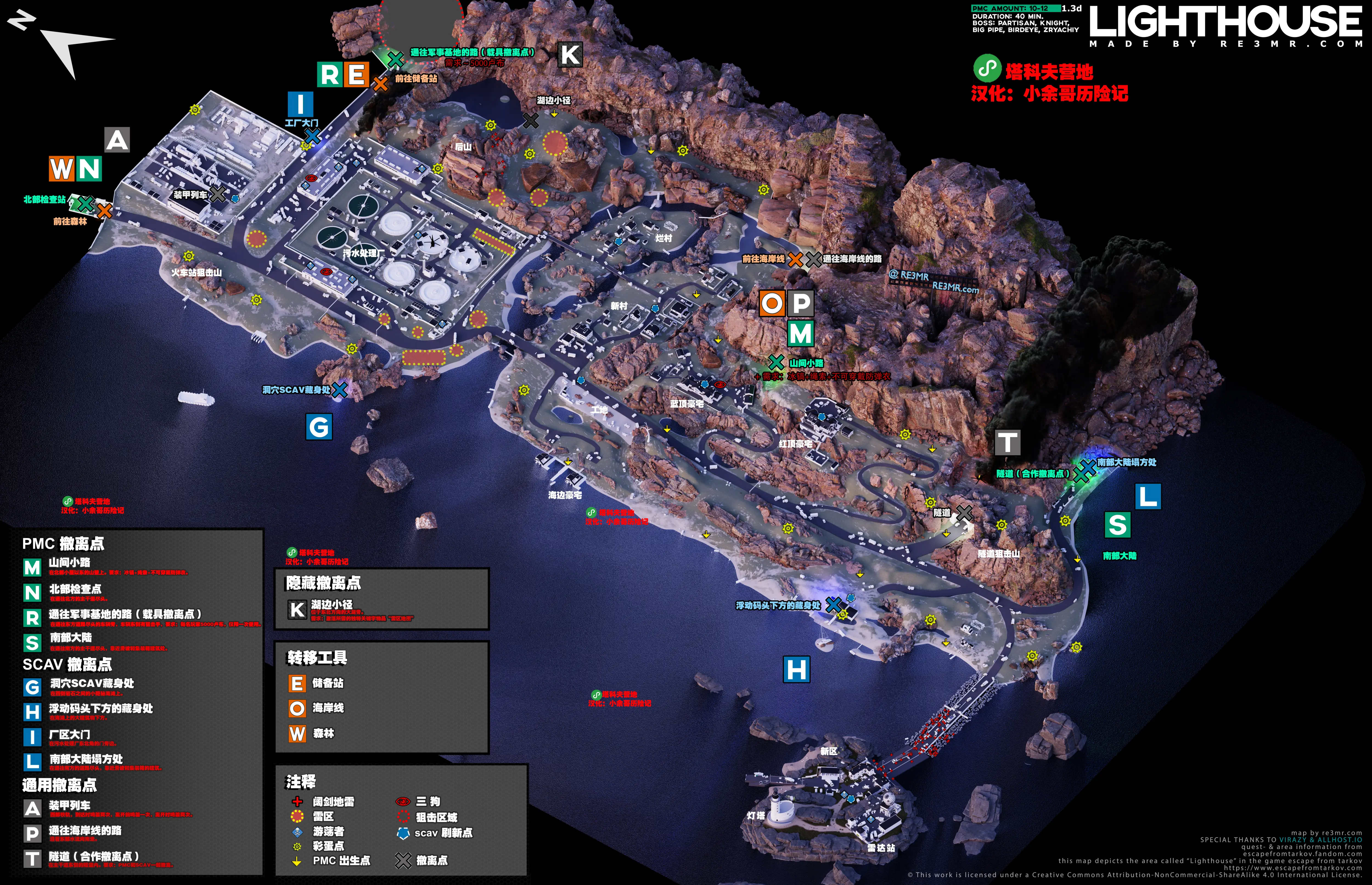Select the I 厂区大门 legend entry
This screenshot has width=1372, height=885.
[69, 734]
